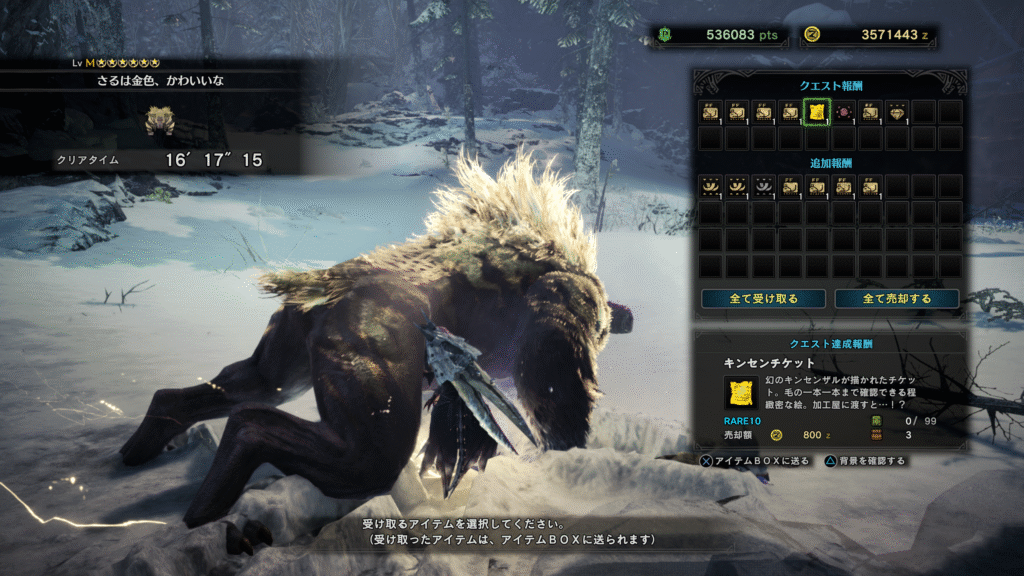Choose the silver decoration in additional rewards
The image size is (1024, 576).
(764, 185)
